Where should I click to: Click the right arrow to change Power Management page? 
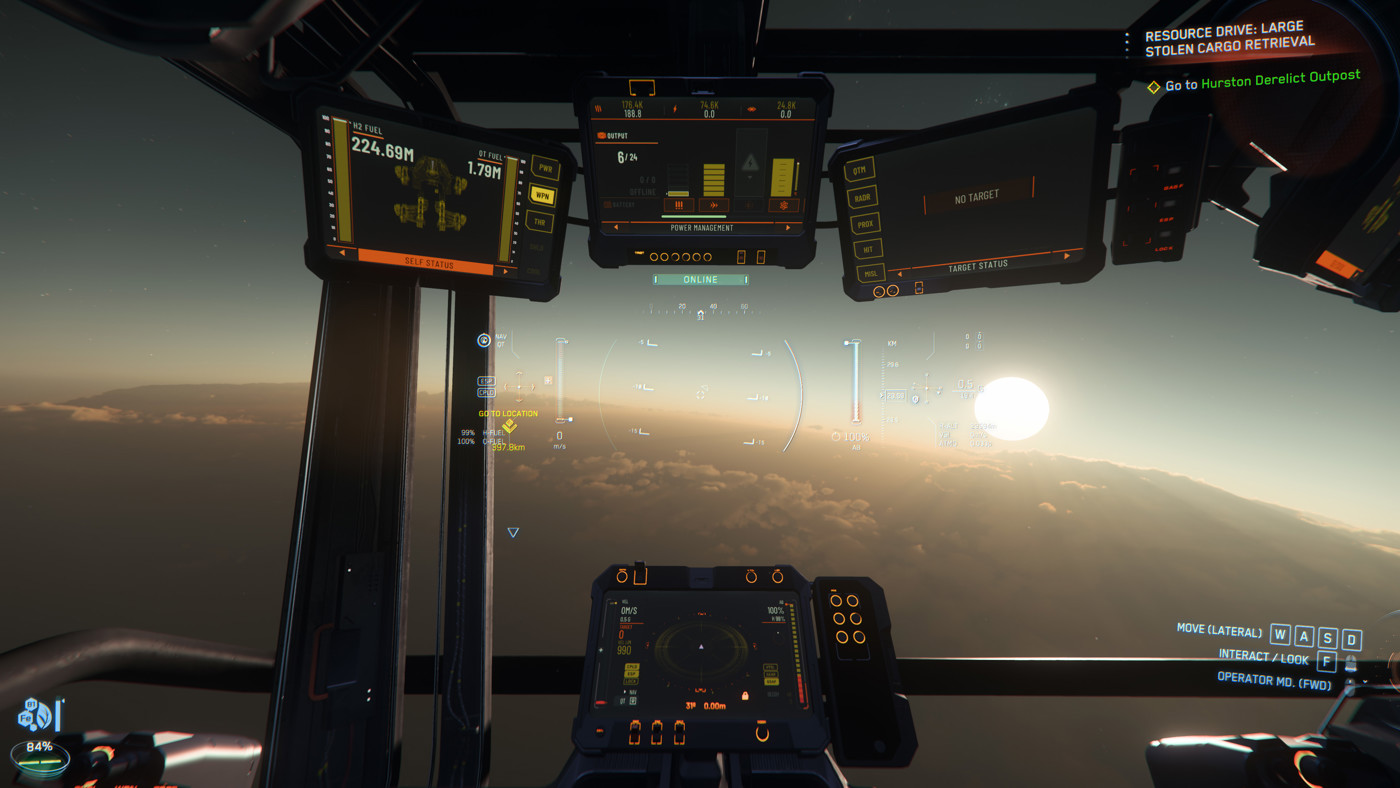pyautogui.click(x=788, y=227)
